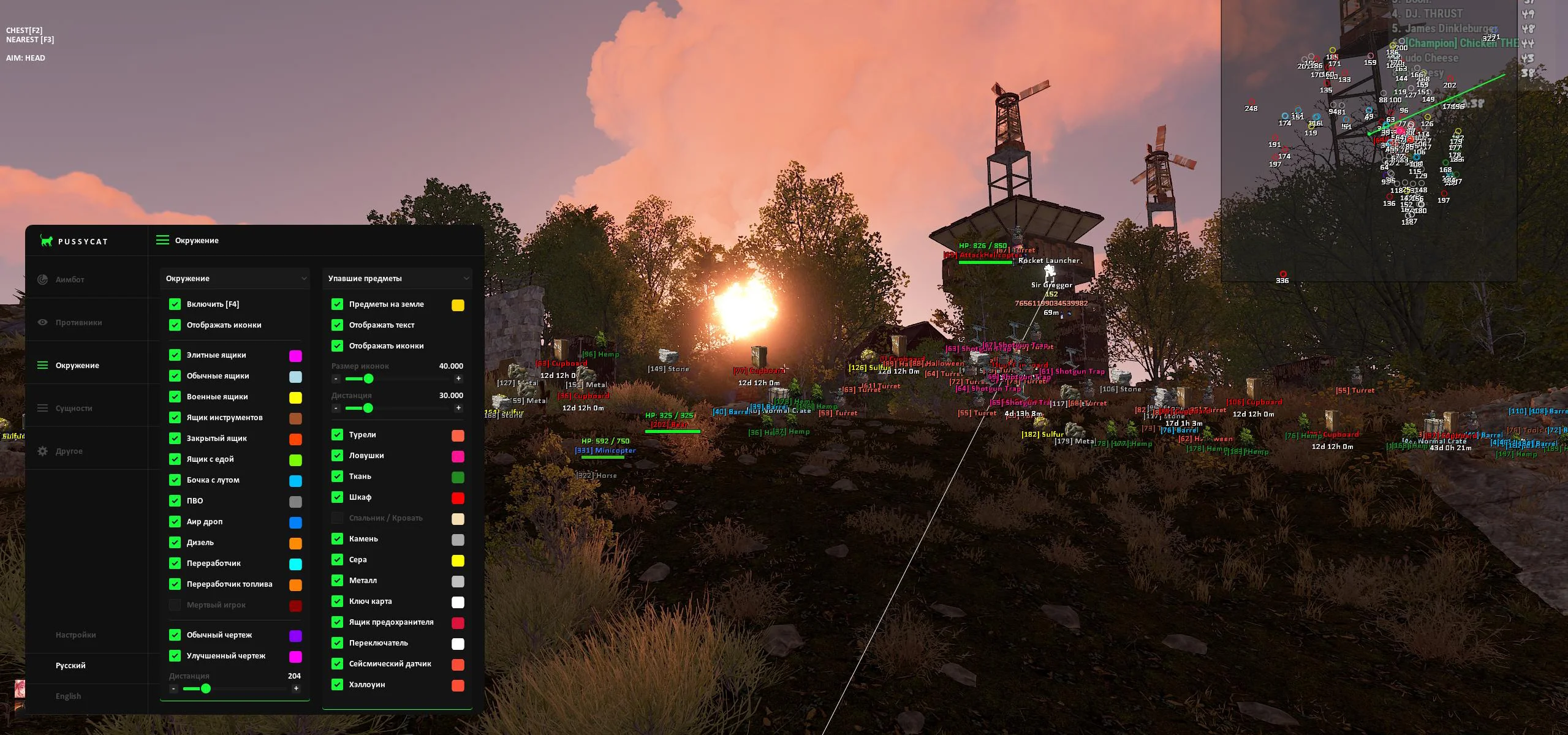Viewport: 1568px width, 735px height.
Task: Enable the Мертвый игрок option
Action: point(175,605)
